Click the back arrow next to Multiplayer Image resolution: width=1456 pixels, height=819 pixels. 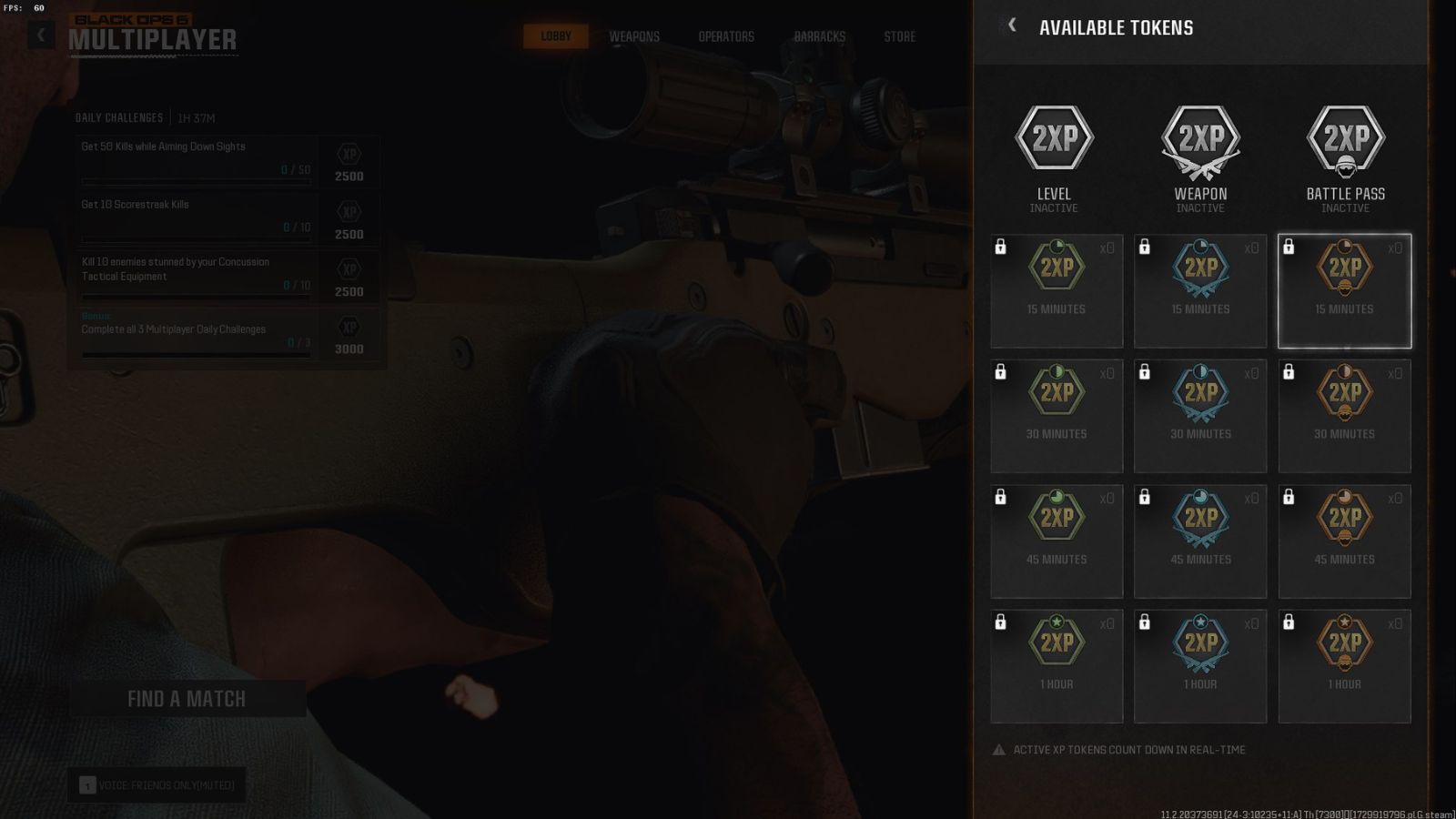[39, 33]
